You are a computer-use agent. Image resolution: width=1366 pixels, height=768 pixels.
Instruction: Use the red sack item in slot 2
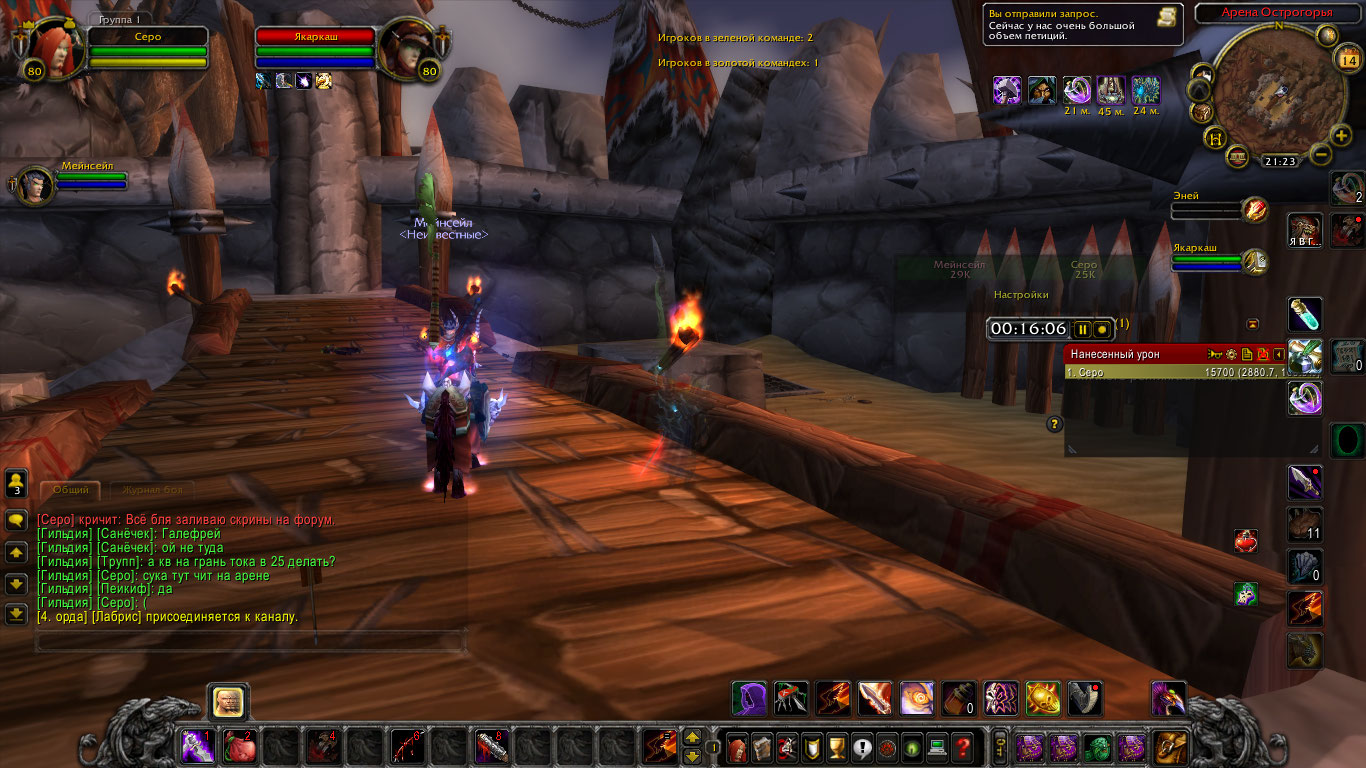[237, 747]
